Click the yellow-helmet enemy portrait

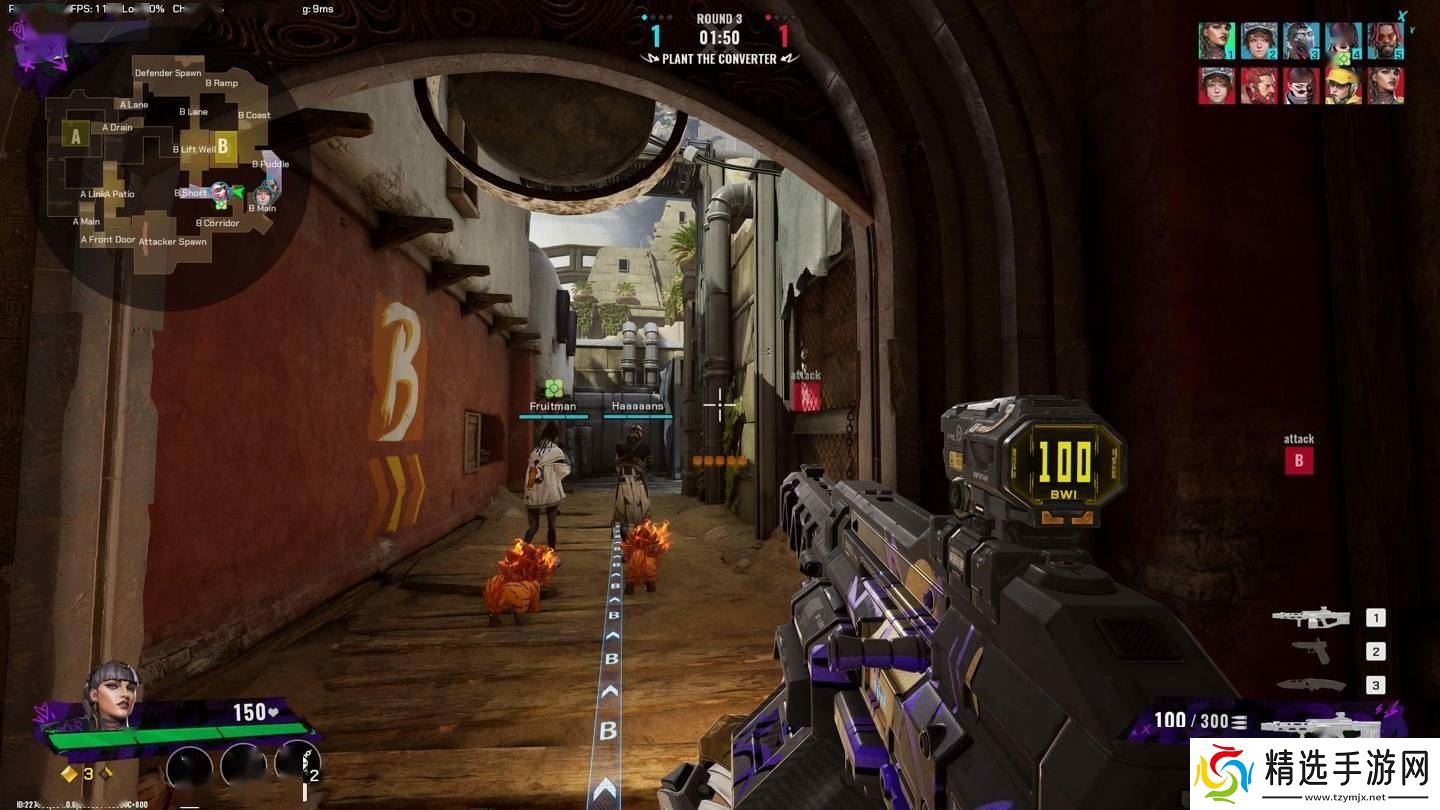click(1343, 86)
